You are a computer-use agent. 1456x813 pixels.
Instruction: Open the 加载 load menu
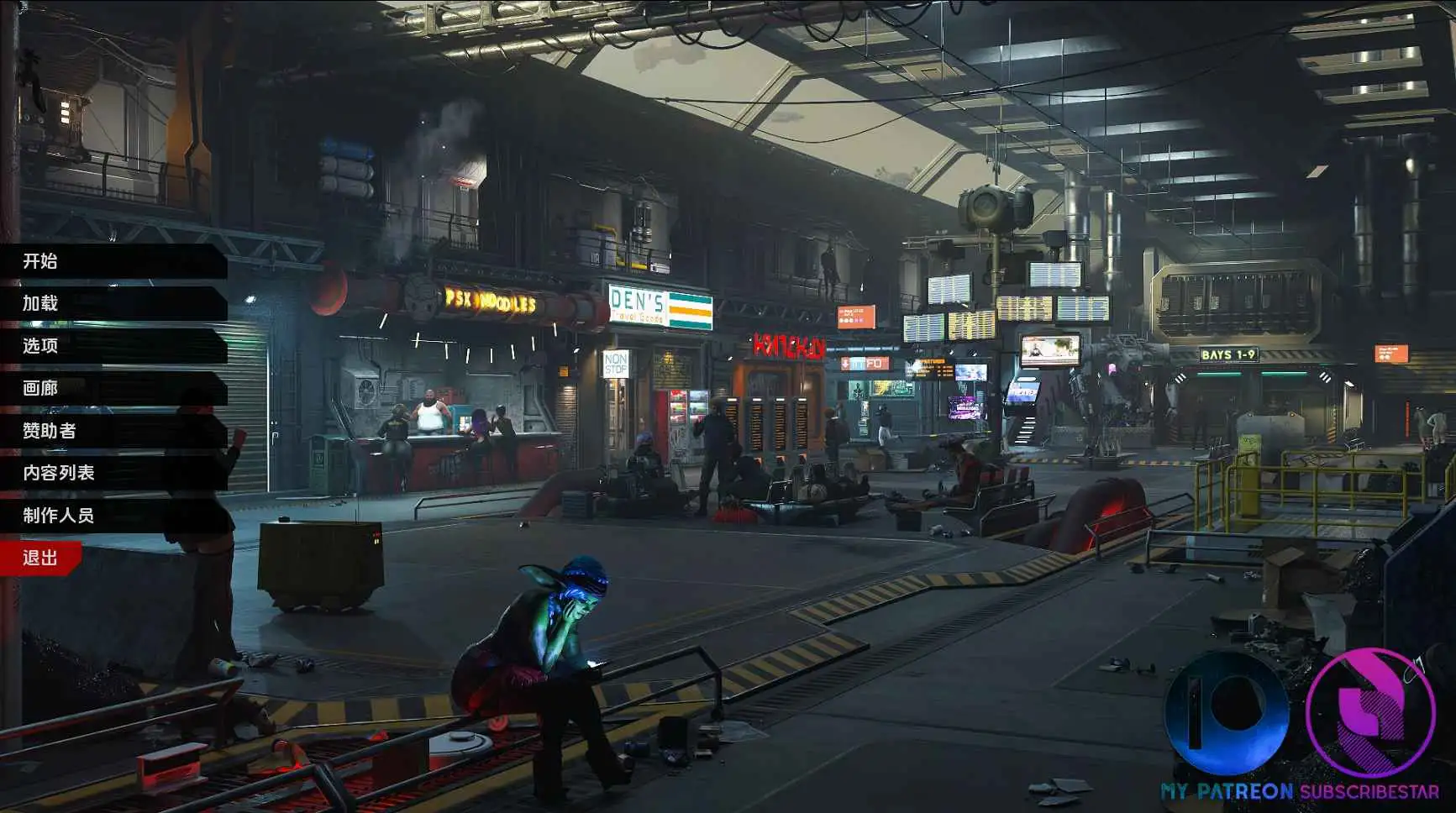[x=40, y=303]
